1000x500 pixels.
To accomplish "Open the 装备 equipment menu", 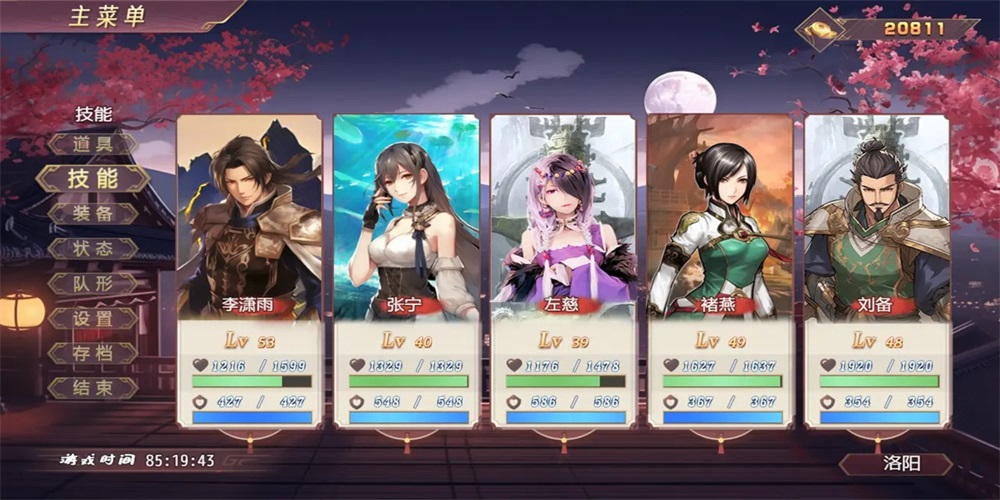I will [93, 214].
